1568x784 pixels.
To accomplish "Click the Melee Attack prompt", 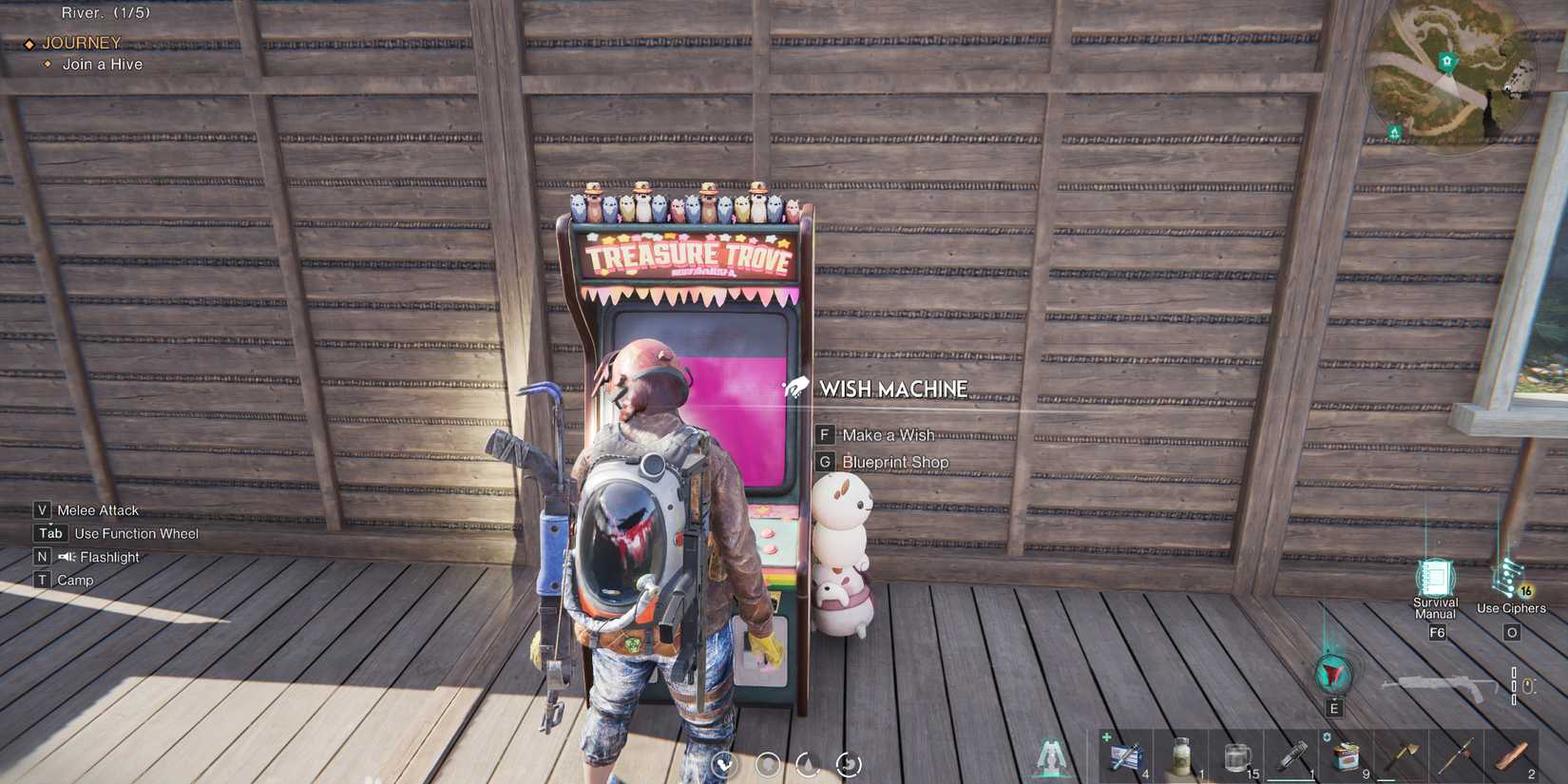I will tap(87, 509).
